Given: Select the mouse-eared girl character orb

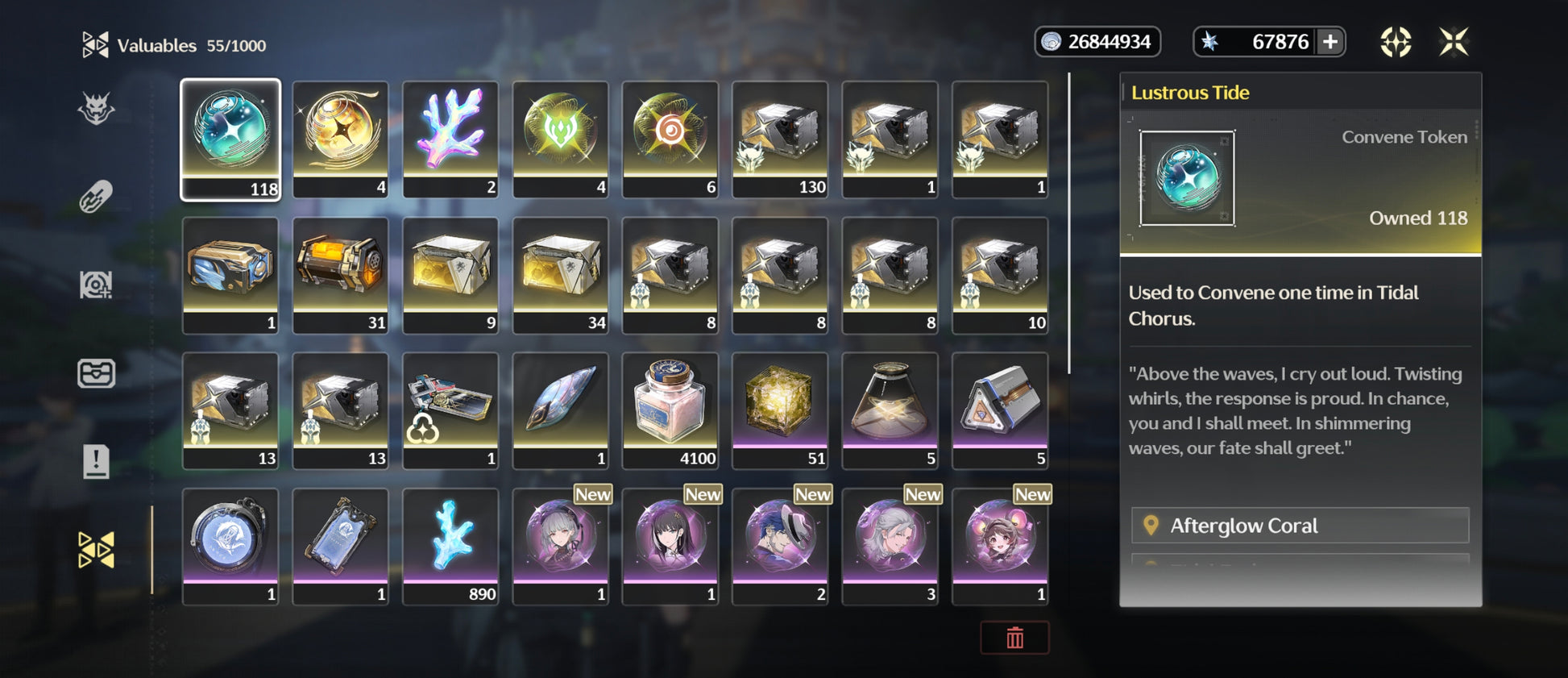Looking at the screenshot, I should (x=1000, y=546).
